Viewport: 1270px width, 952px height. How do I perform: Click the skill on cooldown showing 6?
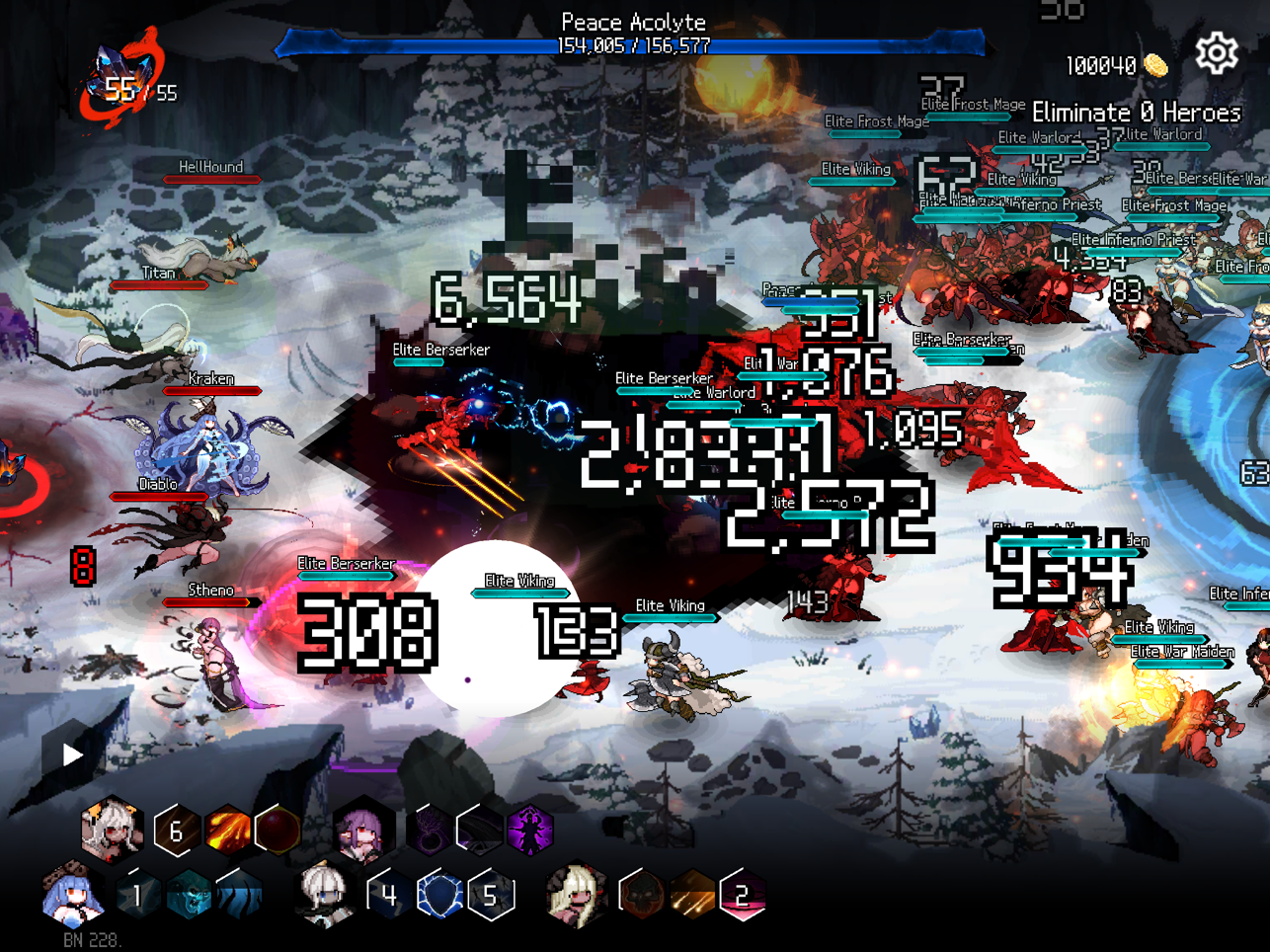pos(176,831)
